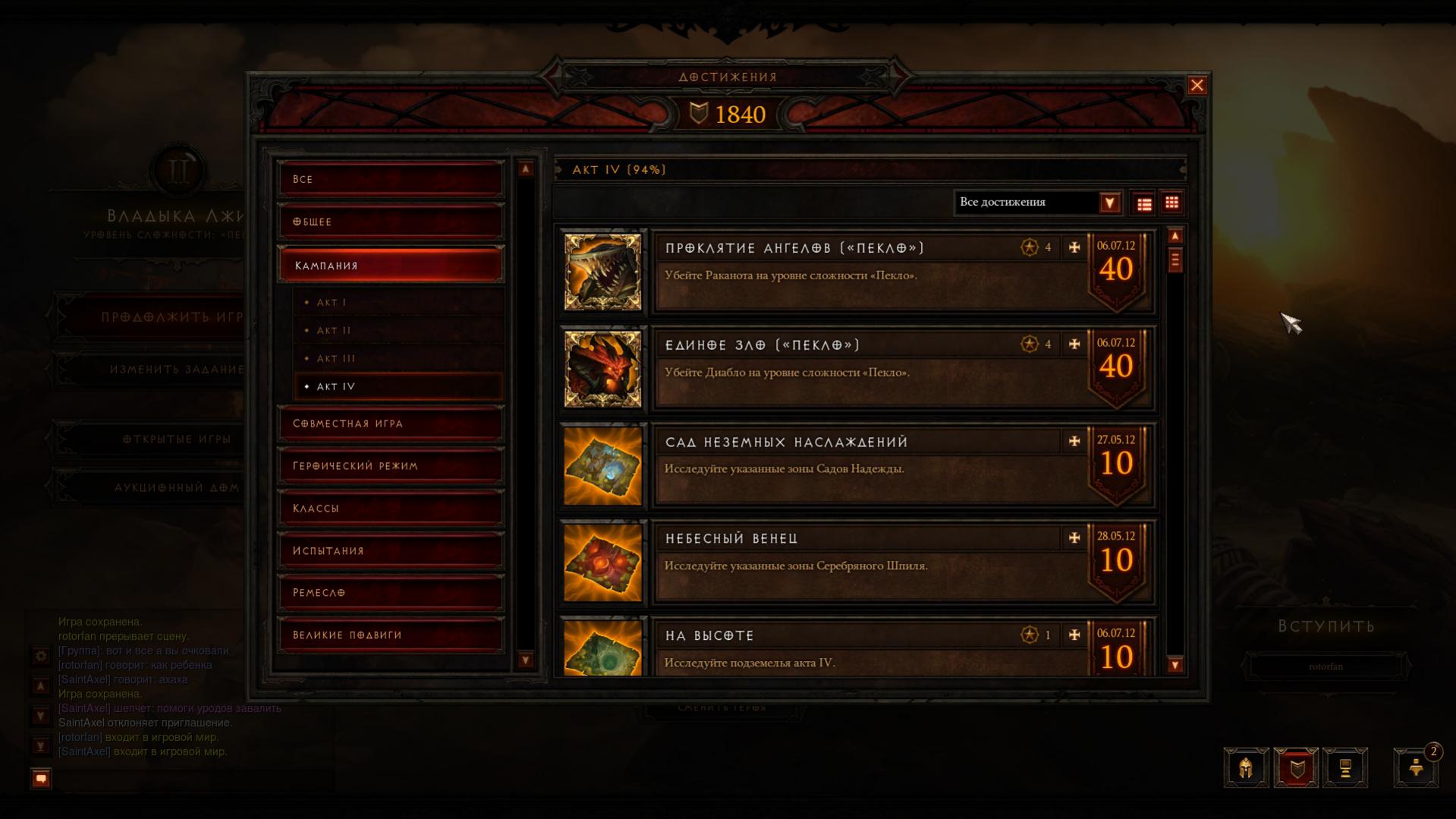Expand the "Проклятие ангелов" achievement plus button

point(1074,247)
